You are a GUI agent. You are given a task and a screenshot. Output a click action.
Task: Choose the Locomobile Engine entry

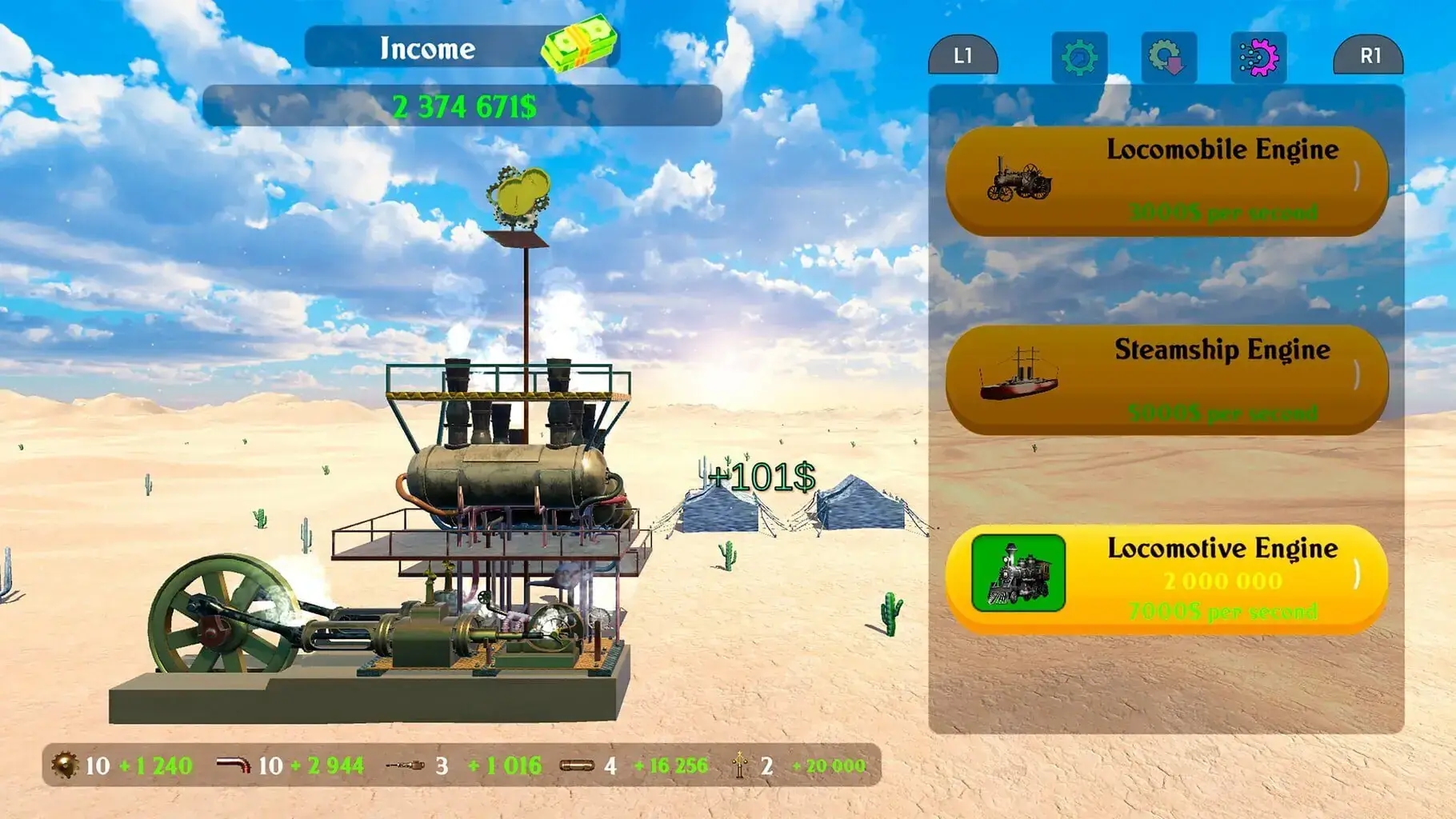pyautogui.click(x=1166, y=181)
